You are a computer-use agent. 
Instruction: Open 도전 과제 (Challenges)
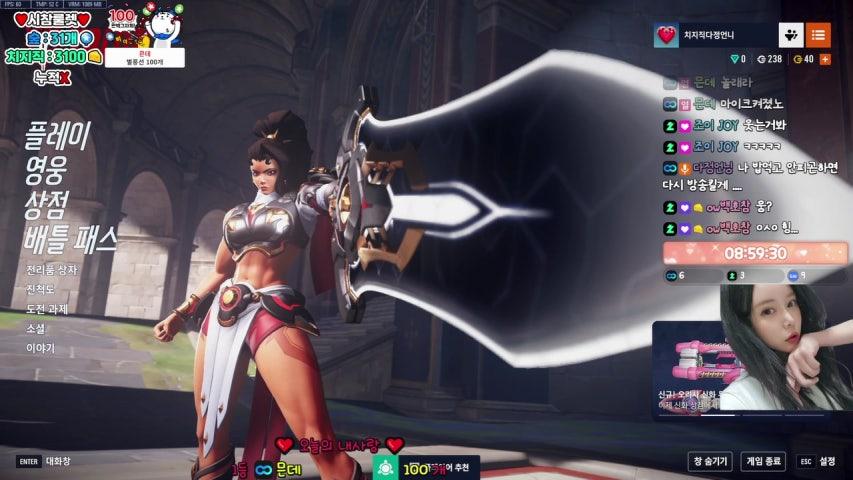click(47, 309)
